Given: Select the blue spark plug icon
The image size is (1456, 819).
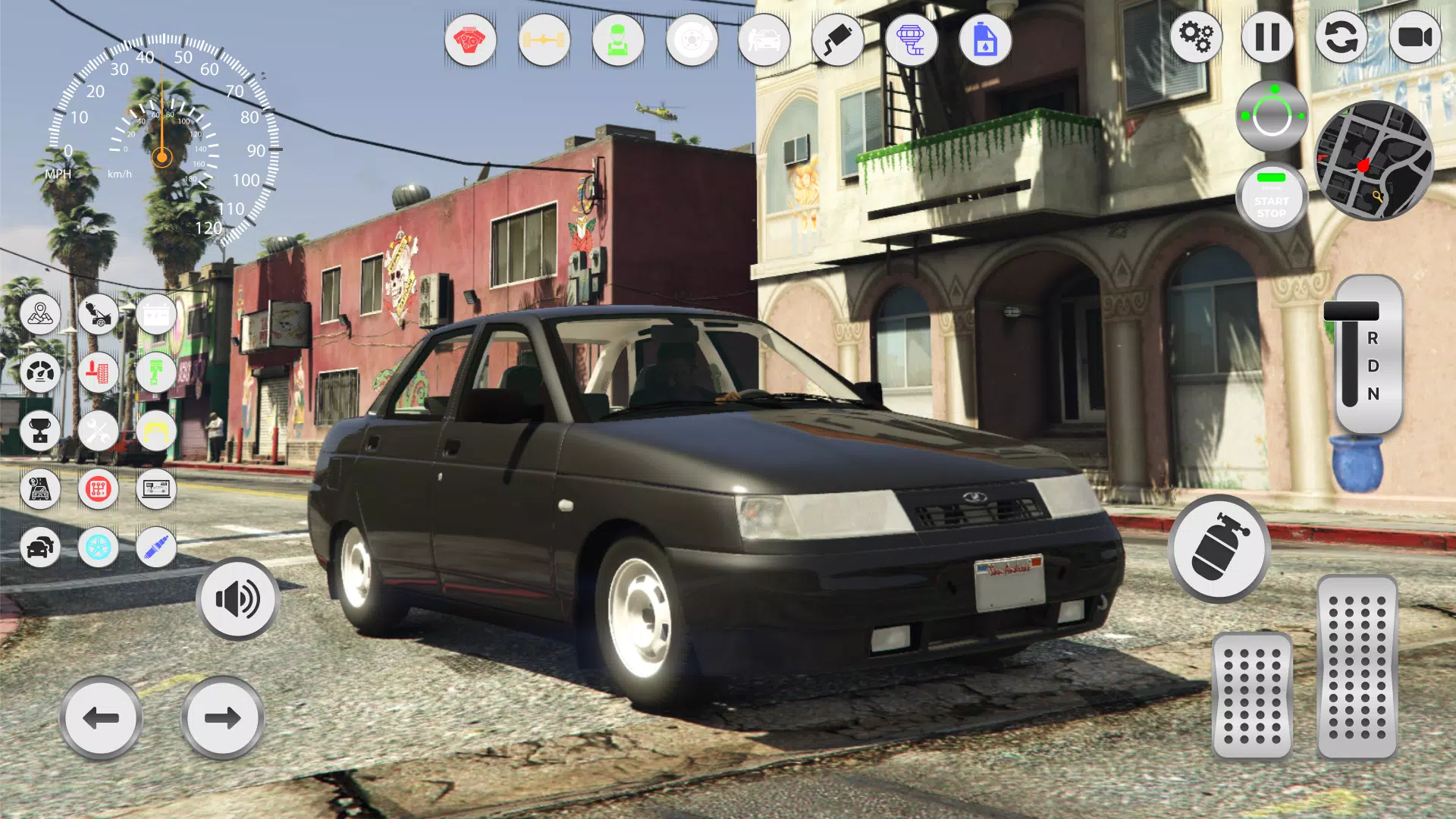Looking at the screenshot, I should [155, 548].
